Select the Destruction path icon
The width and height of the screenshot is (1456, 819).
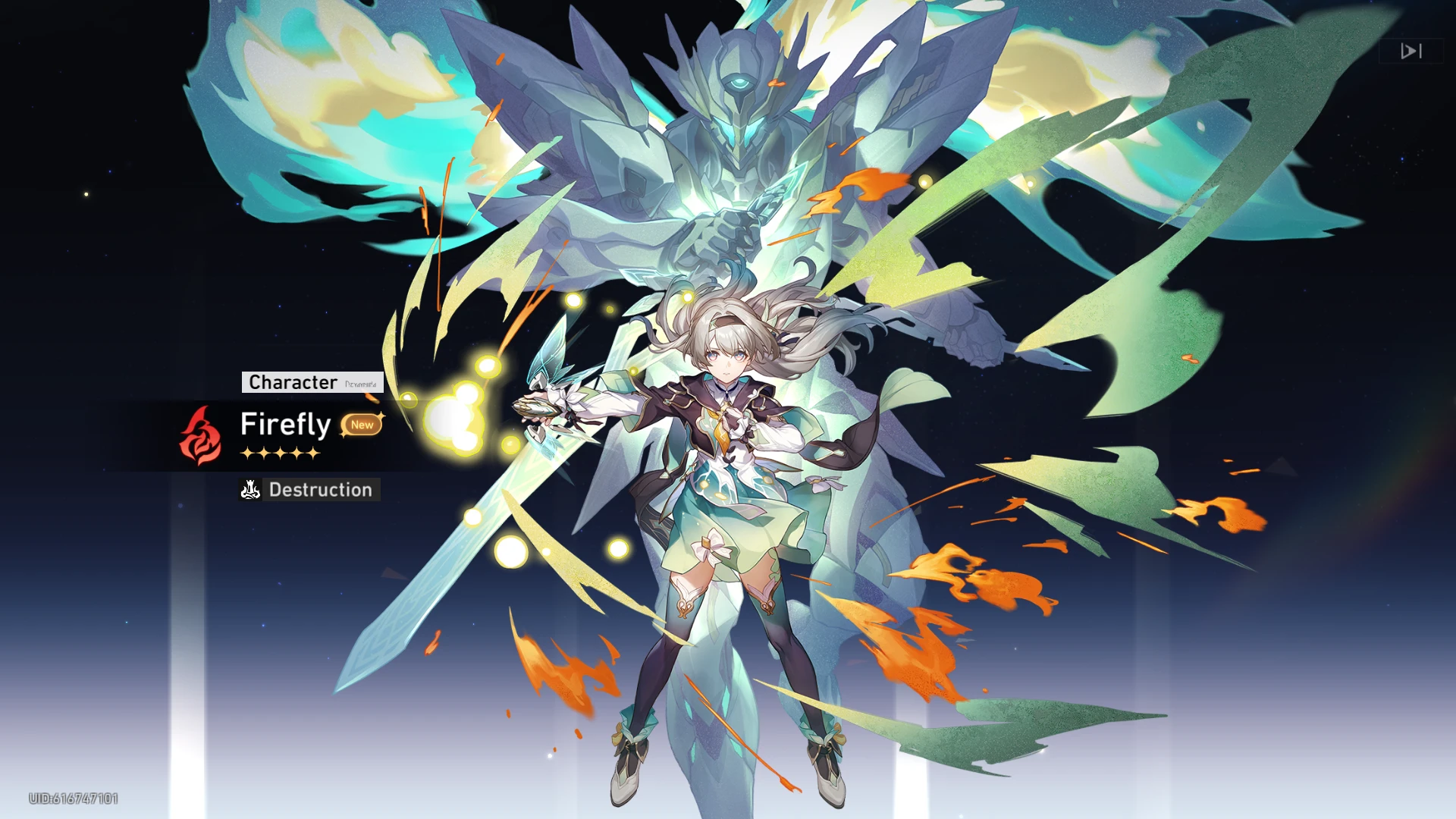pyautogui.click(x=250, y=491)
